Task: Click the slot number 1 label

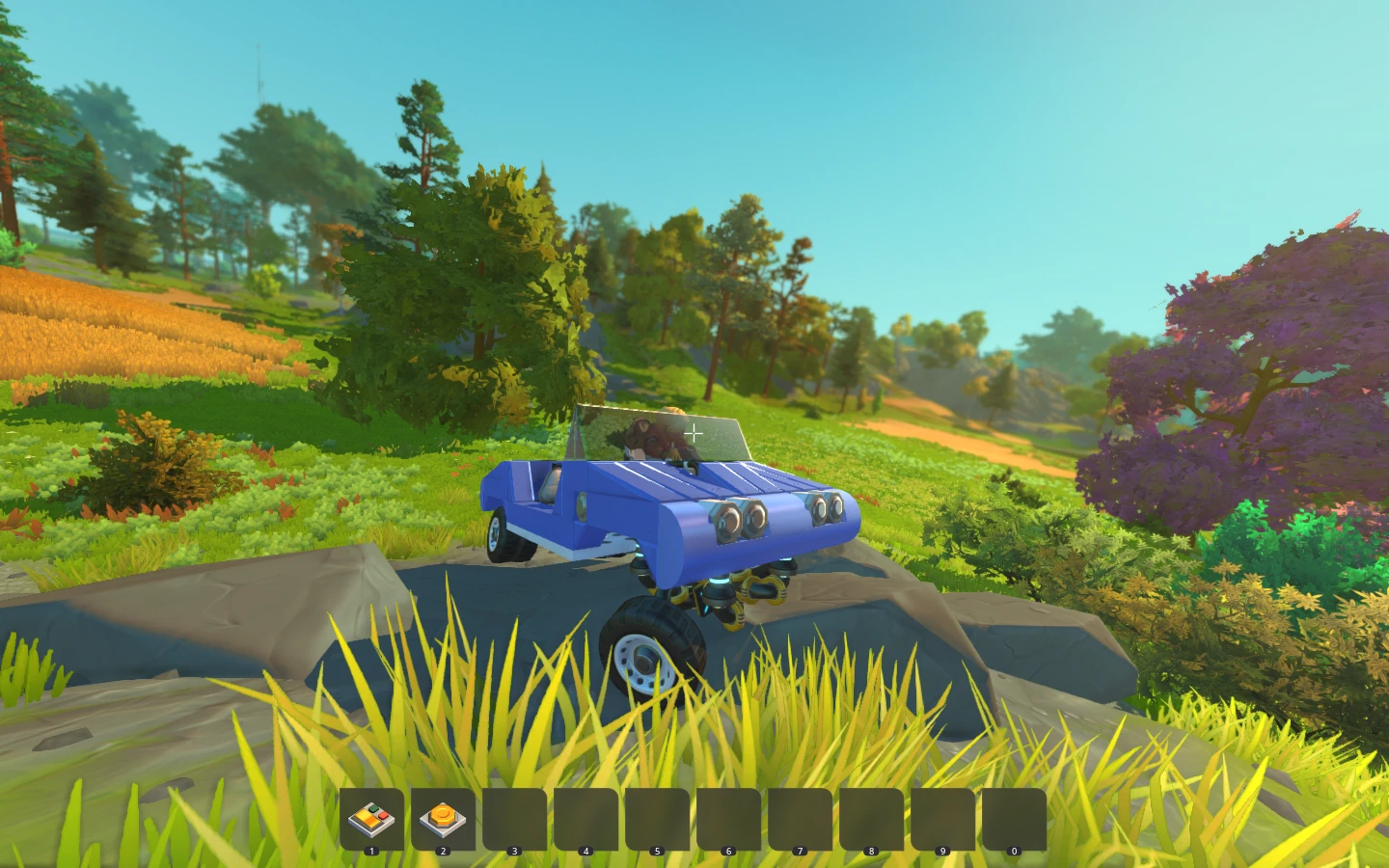Action: coord(372,852)
